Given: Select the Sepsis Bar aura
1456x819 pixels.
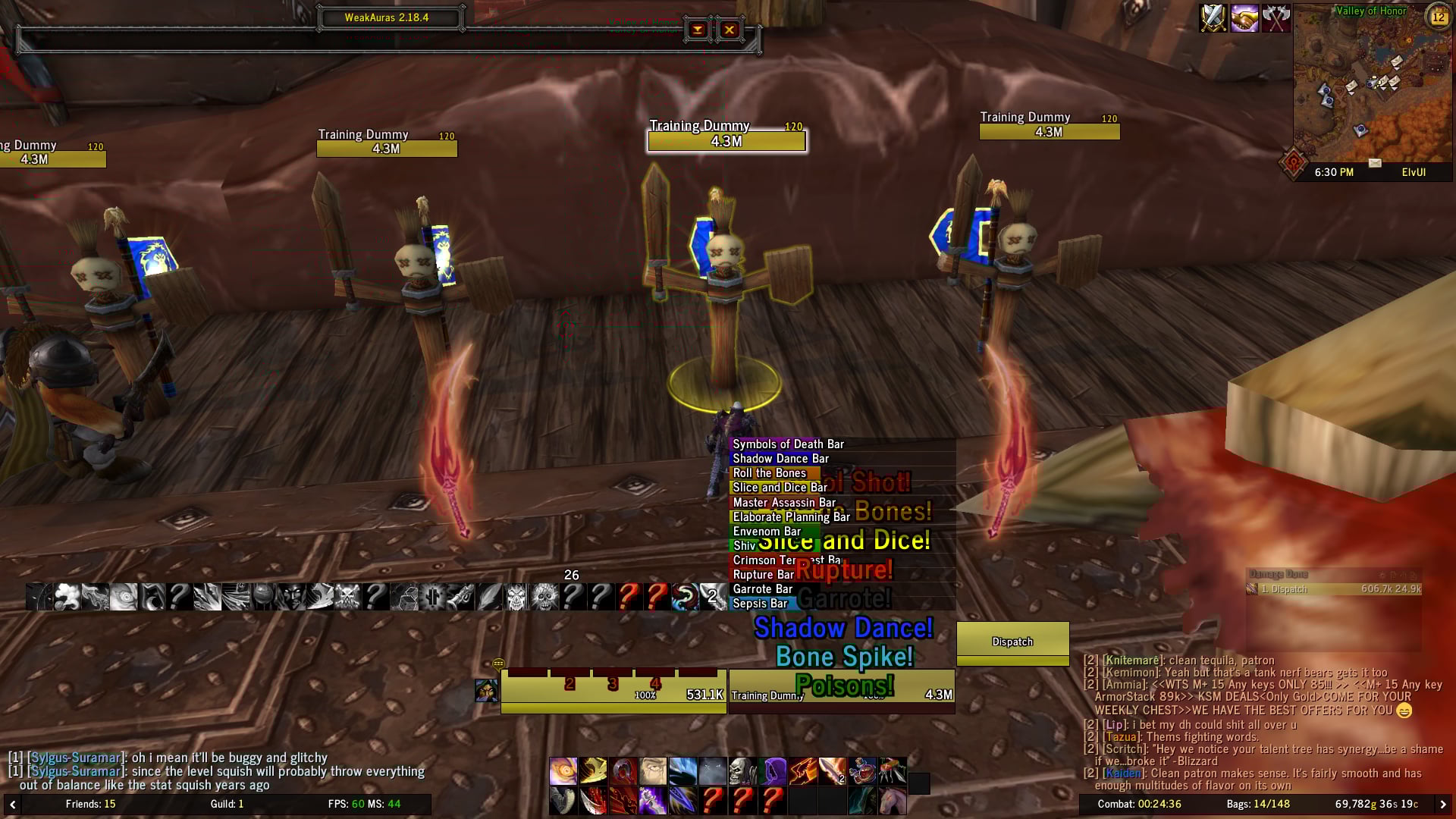Looking at the screenshot, I should (760, 604).
